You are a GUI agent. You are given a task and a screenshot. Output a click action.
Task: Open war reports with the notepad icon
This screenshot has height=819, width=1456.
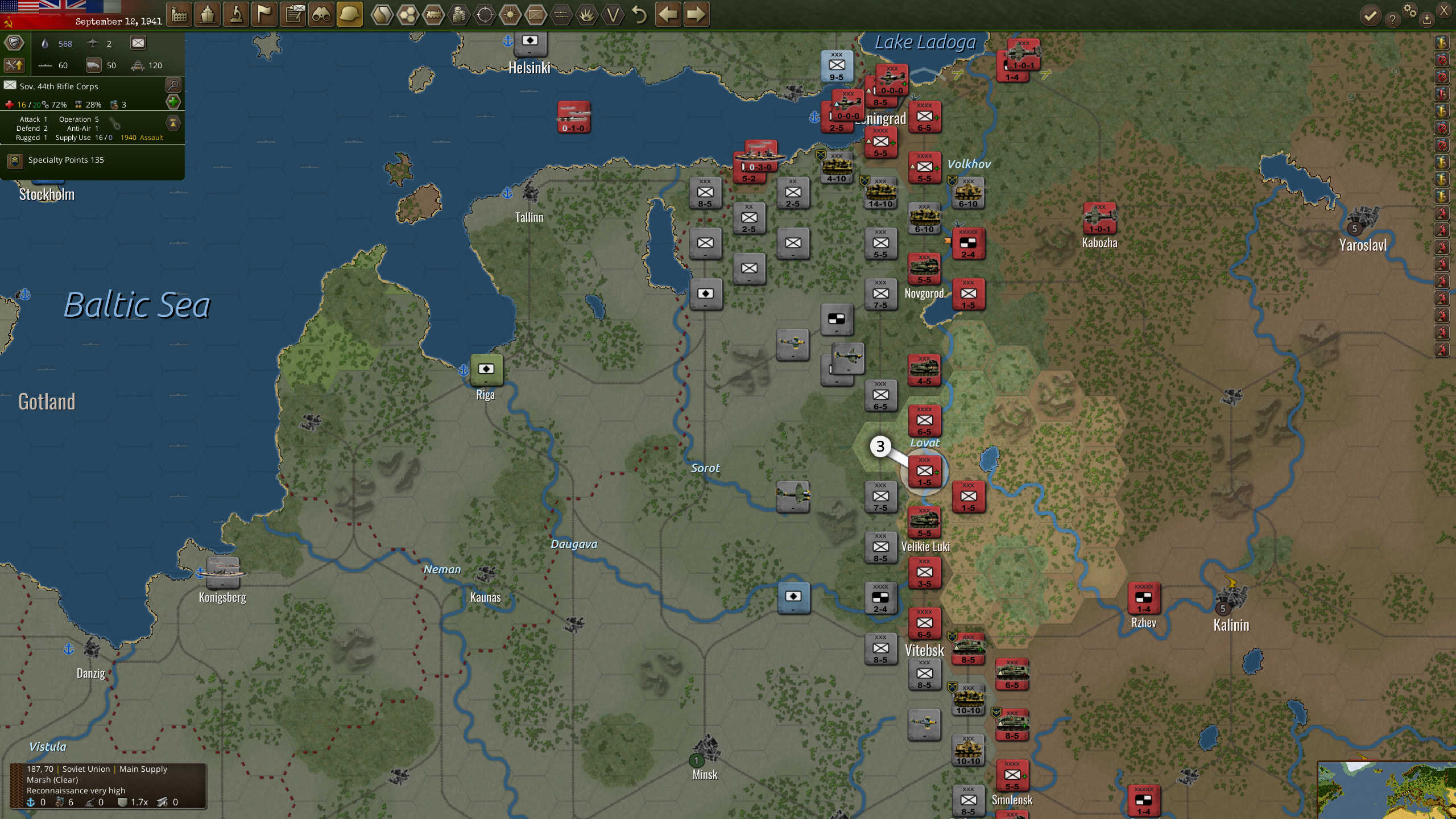click(x=293, y=15)
